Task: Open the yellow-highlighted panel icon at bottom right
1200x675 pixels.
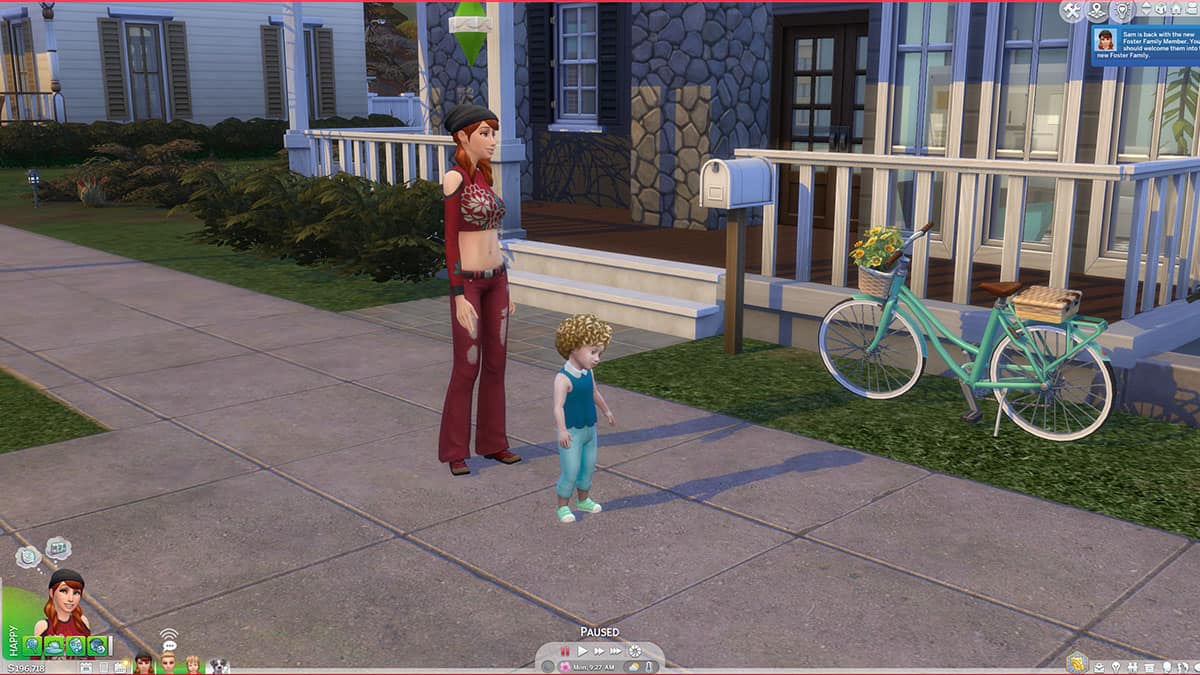Action: 1077,662
